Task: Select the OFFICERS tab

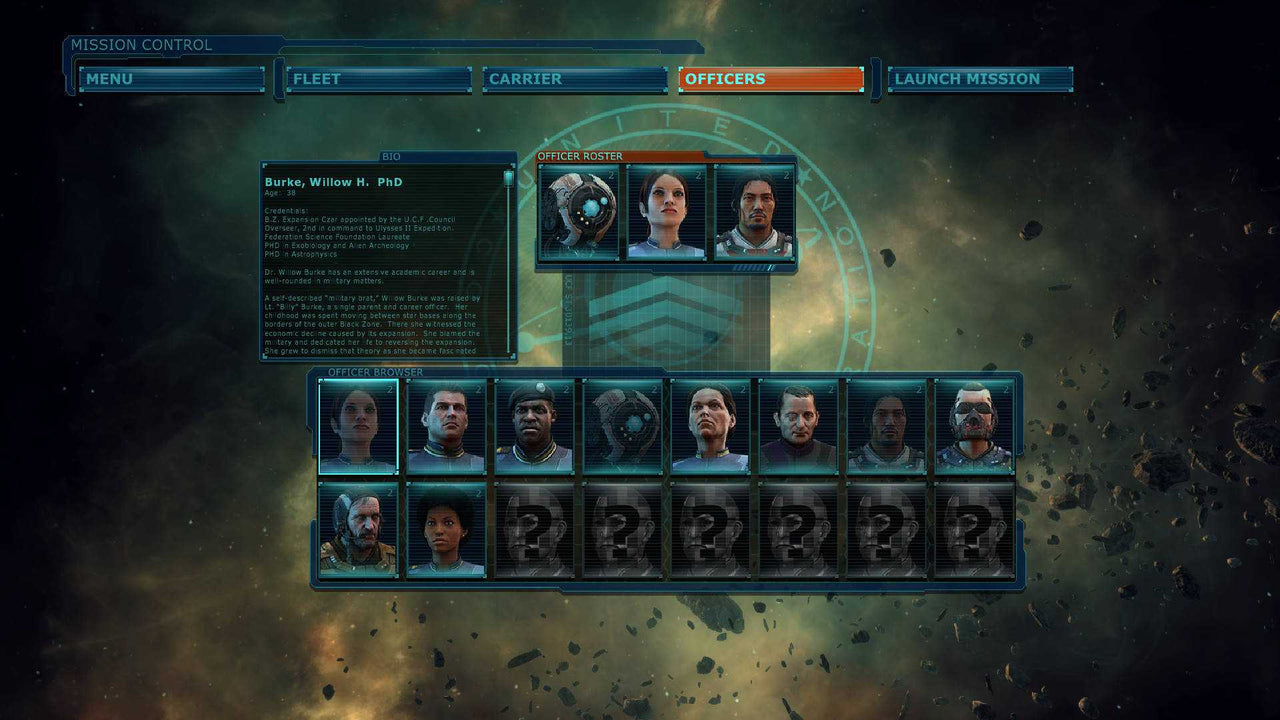Action: pos(771,79)
